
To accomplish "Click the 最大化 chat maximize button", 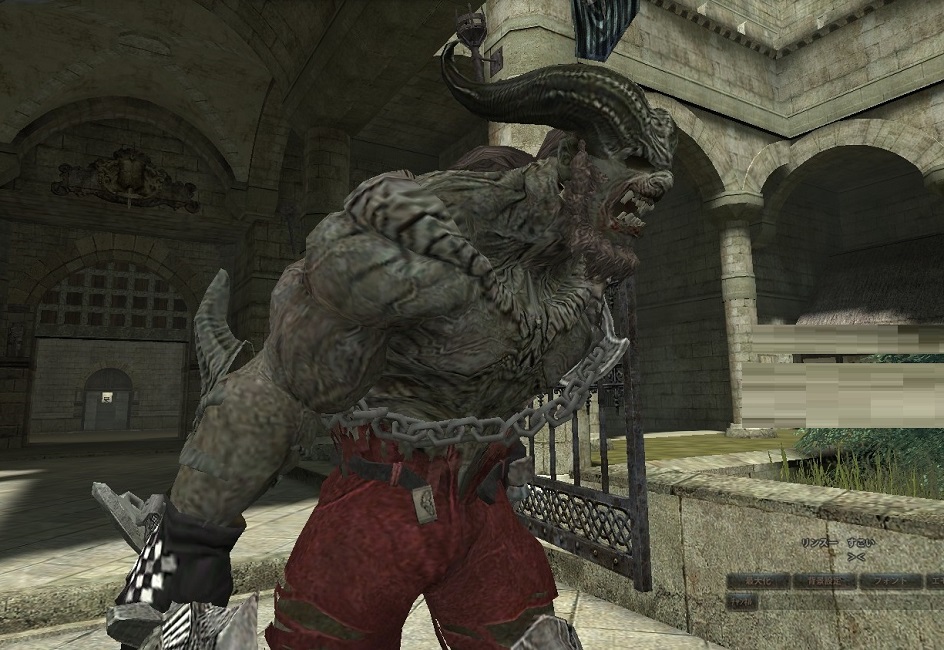I will click(x=757, y=580).
